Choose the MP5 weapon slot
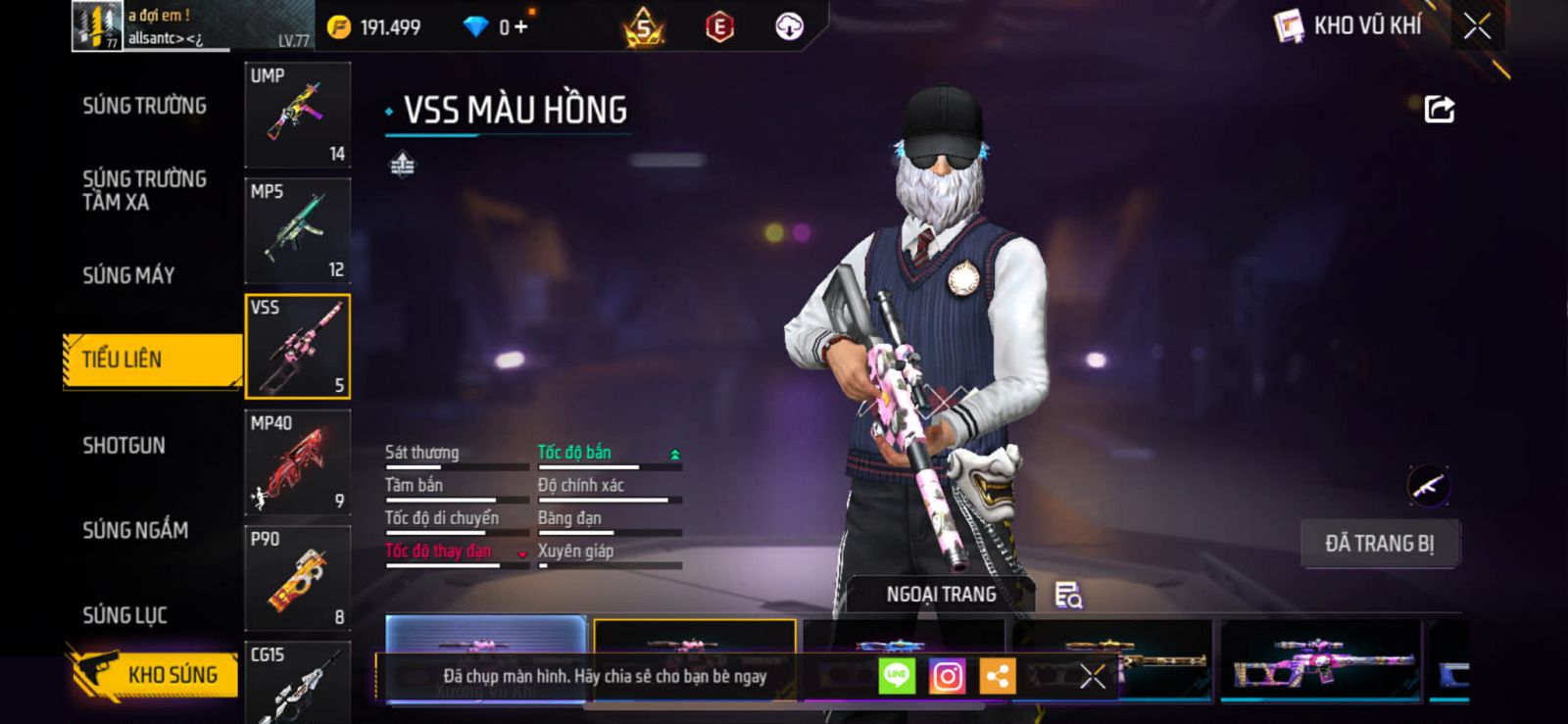 tap(297, 230)
